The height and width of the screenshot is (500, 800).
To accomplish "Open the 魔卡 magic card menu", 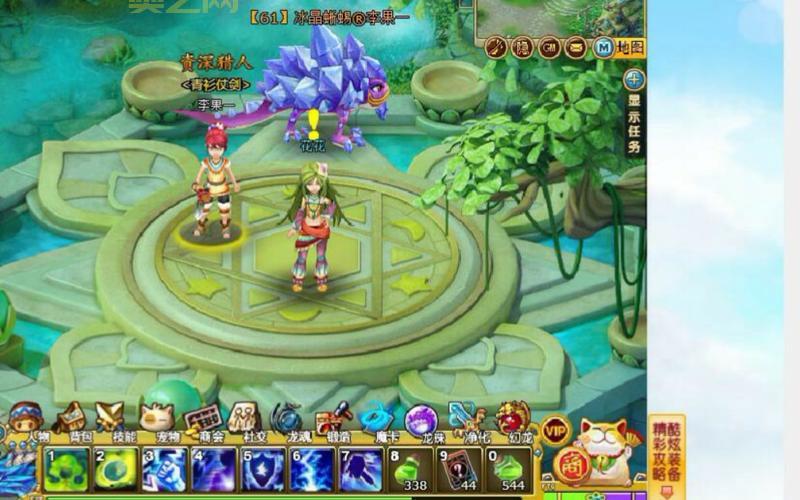I will 377,418.
